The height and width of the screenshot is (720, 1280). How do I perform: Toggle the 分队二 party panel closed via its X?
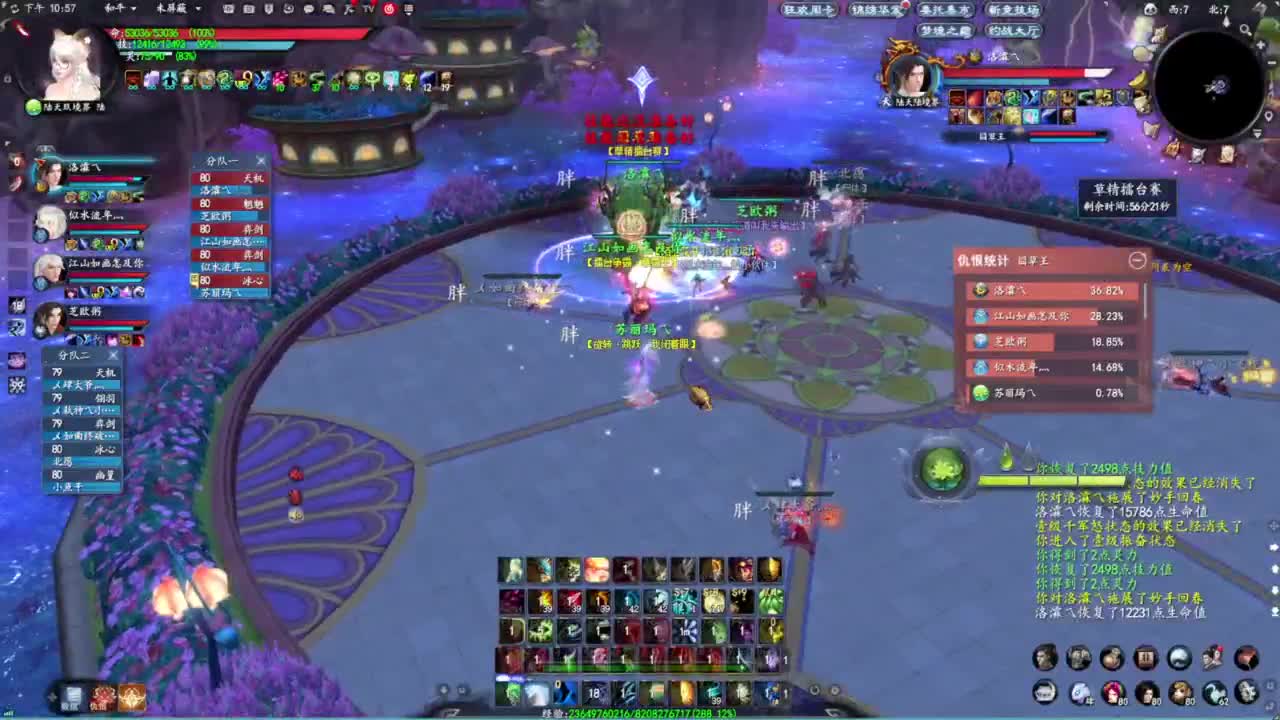tap(113, 354)
